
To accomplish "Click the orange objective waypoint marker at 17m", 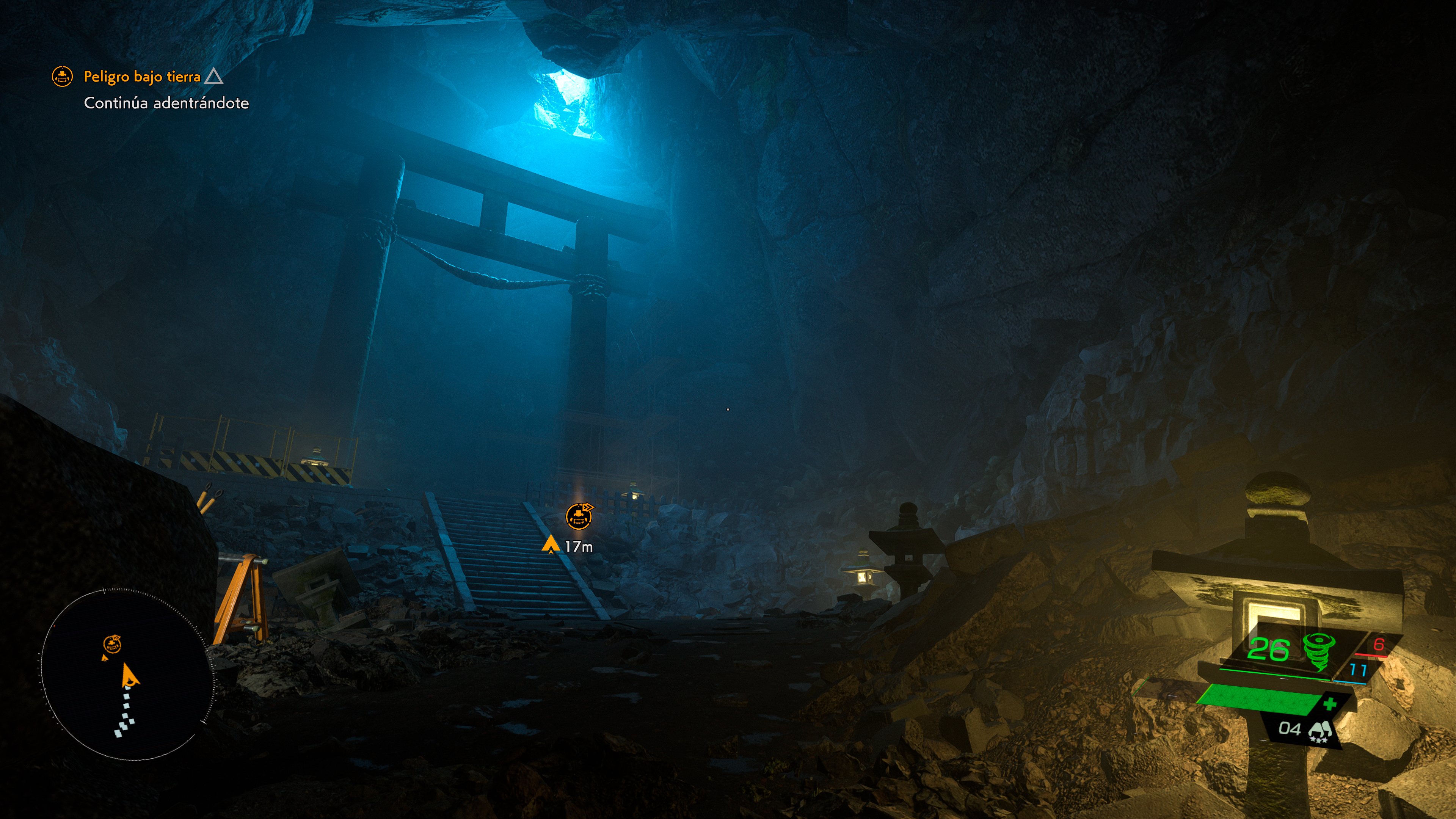I will pos(579,516).
